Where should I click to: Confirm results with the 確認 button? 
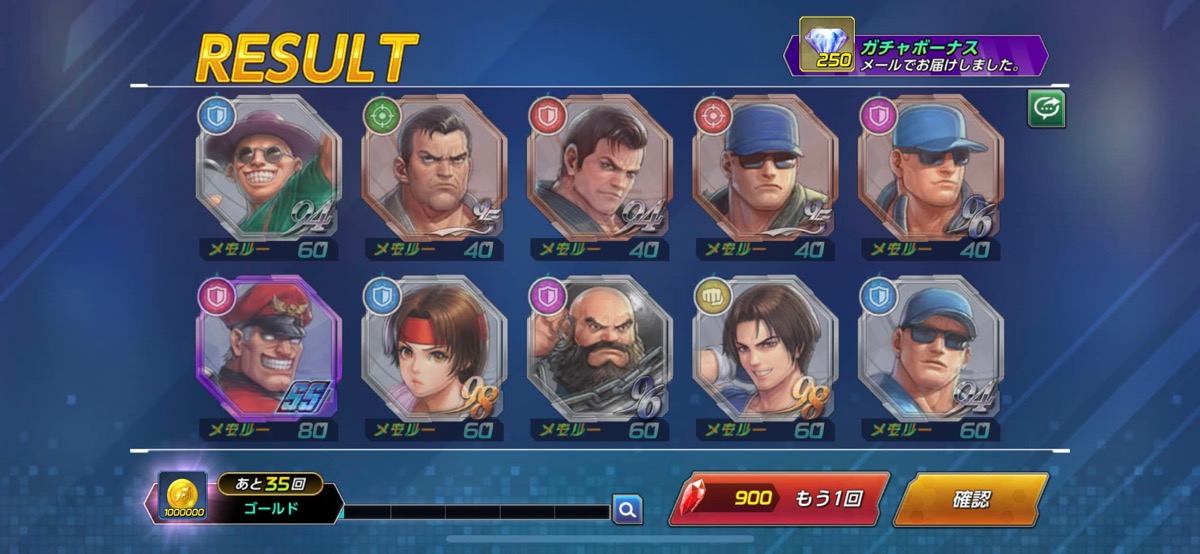click(969, 498)
